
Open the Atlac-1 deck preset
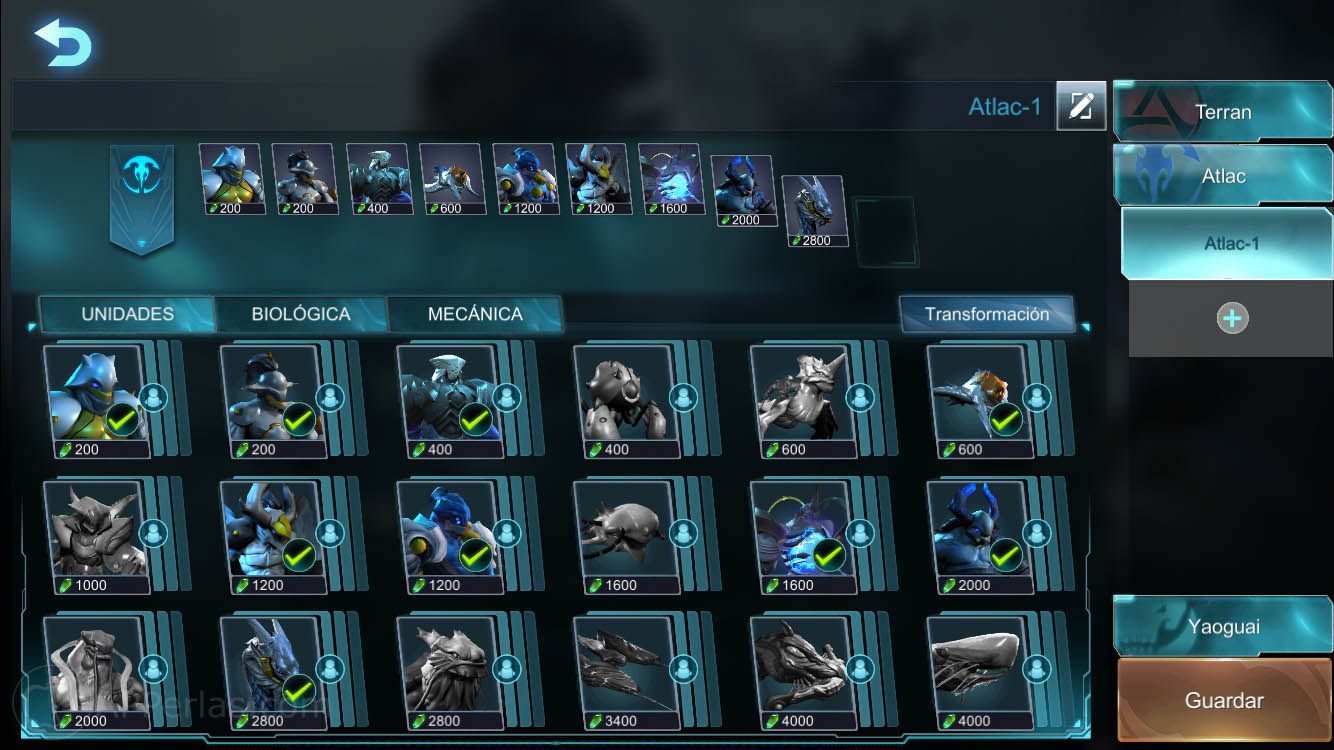(x=1231, y=243)
